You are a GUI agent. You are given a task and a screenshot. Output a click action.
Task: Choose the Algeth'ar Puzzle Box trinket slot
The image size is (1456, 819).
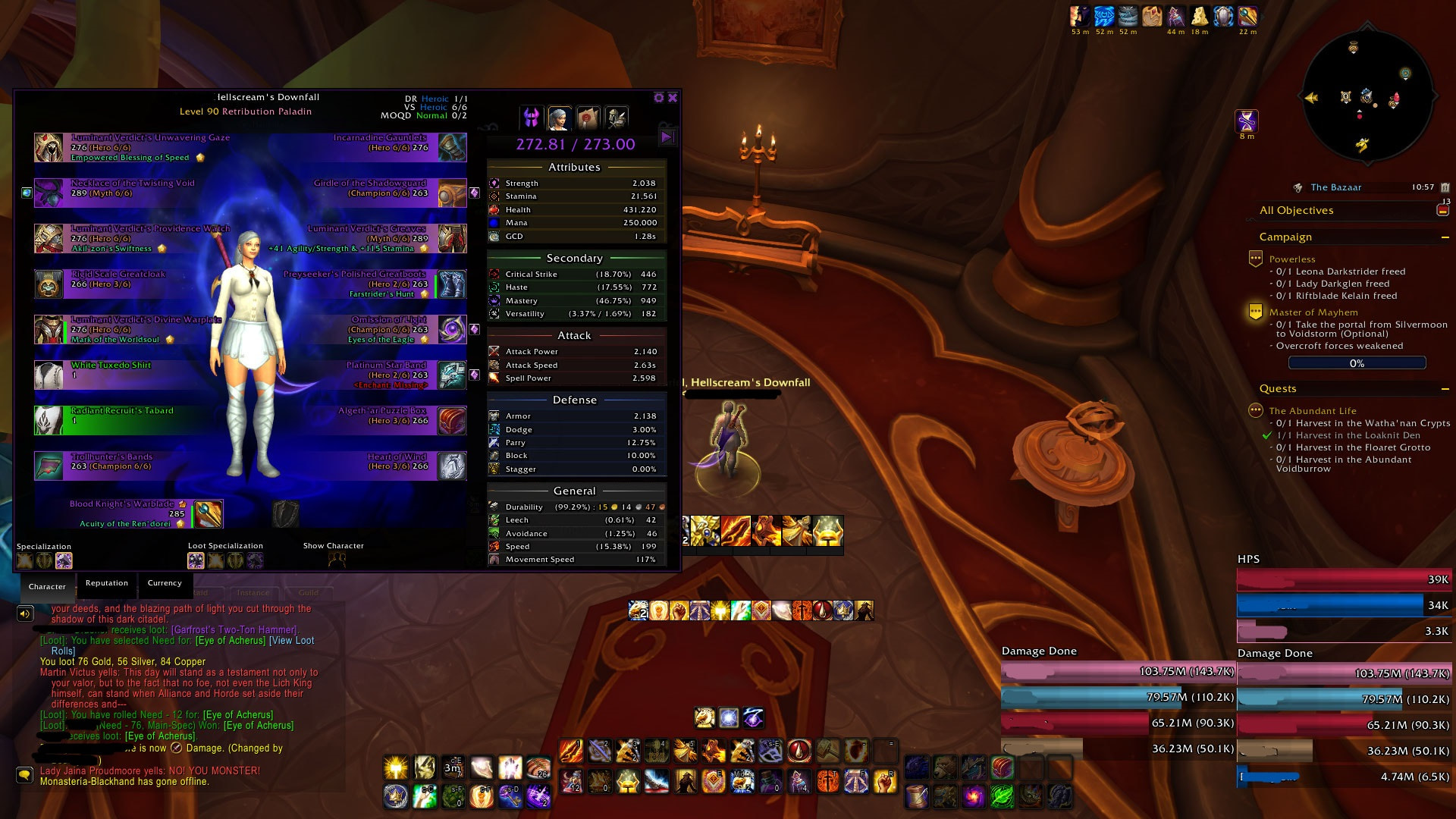452,420
